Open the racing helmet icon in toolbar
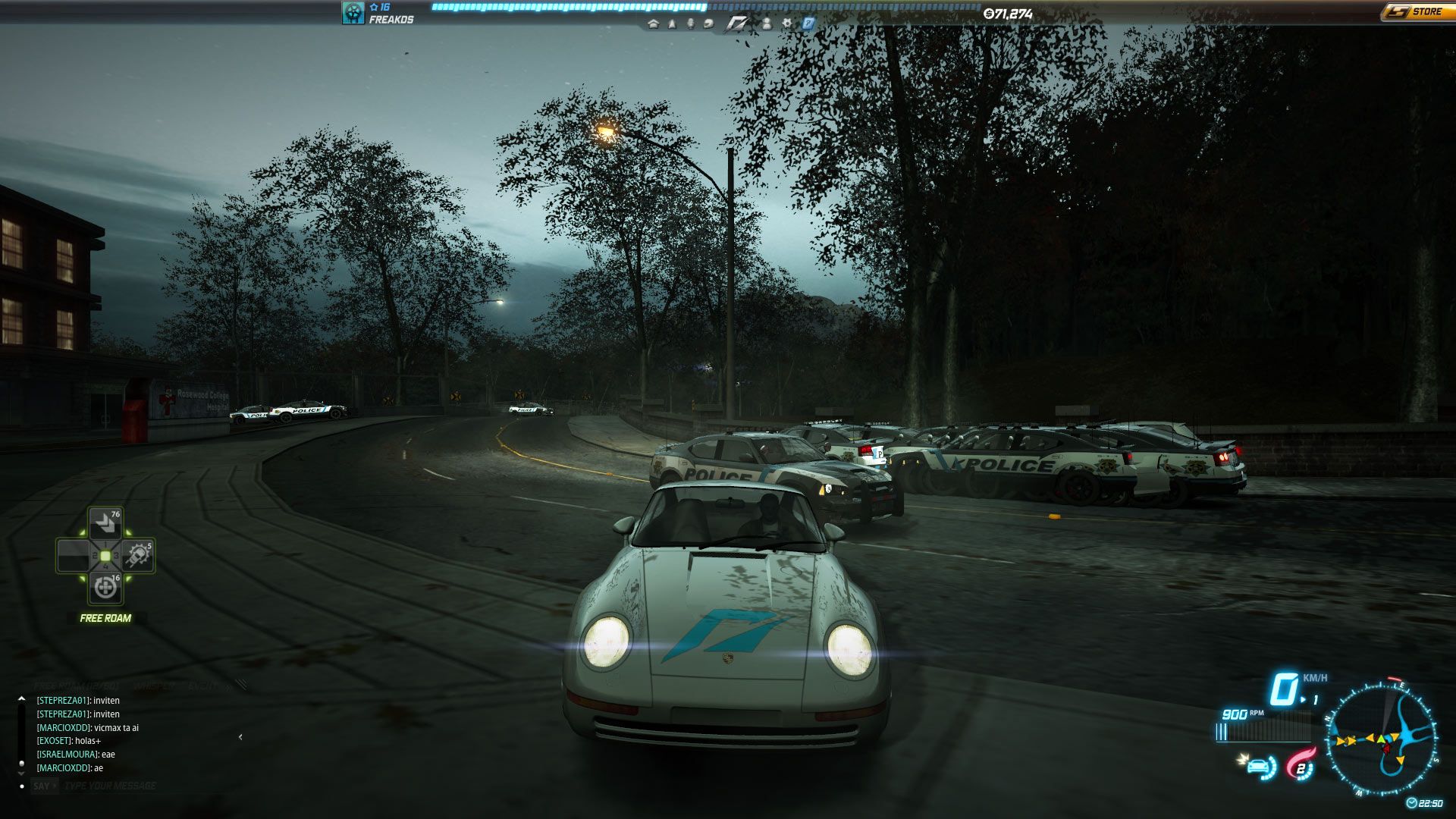1456x819 pixels. click(708, 24)
